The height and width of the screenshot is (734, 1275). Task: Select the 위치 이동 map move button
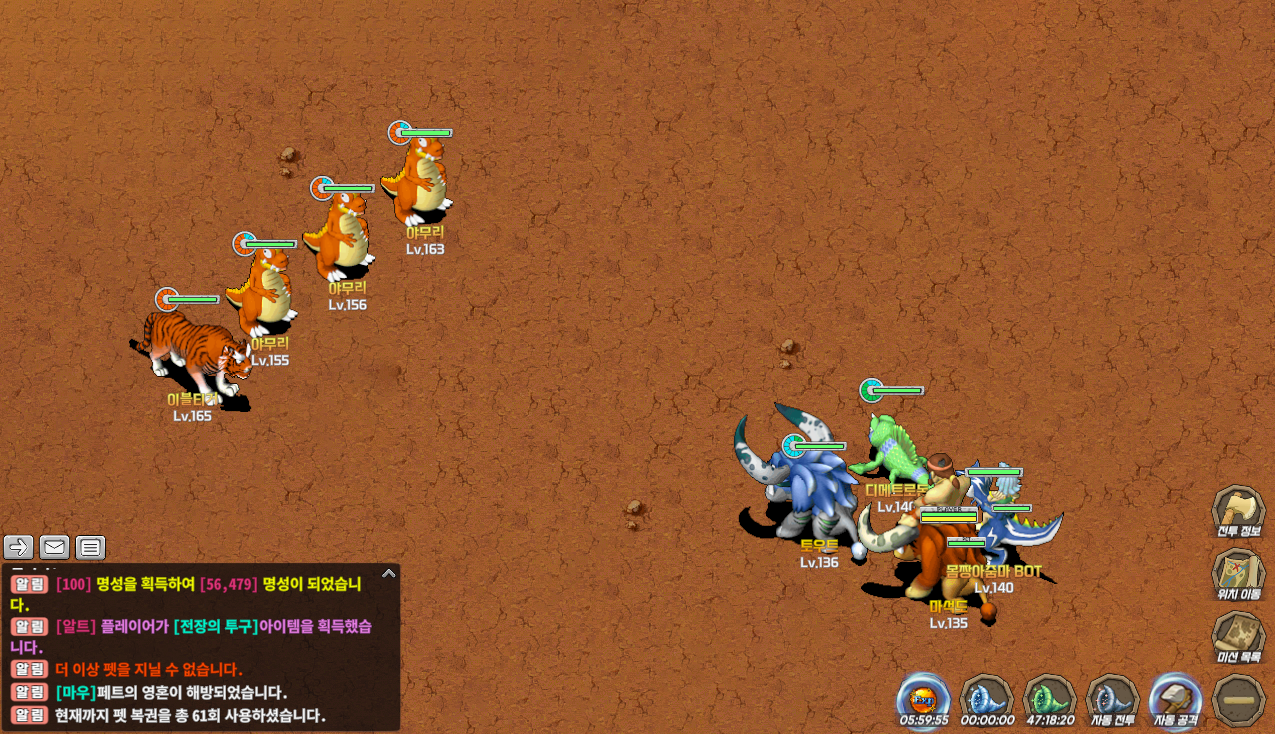pos(1238,574)
